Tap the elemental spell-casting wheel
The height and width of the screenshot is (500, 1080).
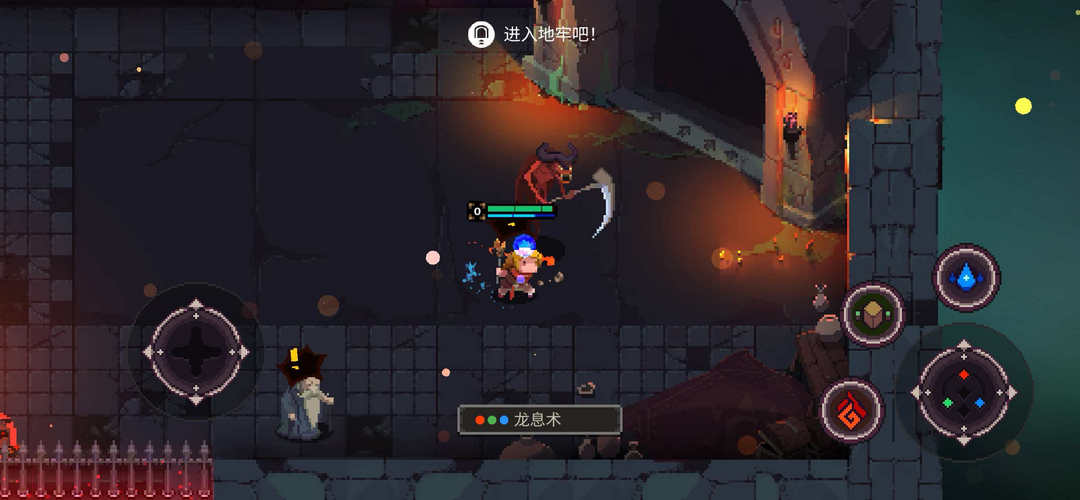point(963,392)
